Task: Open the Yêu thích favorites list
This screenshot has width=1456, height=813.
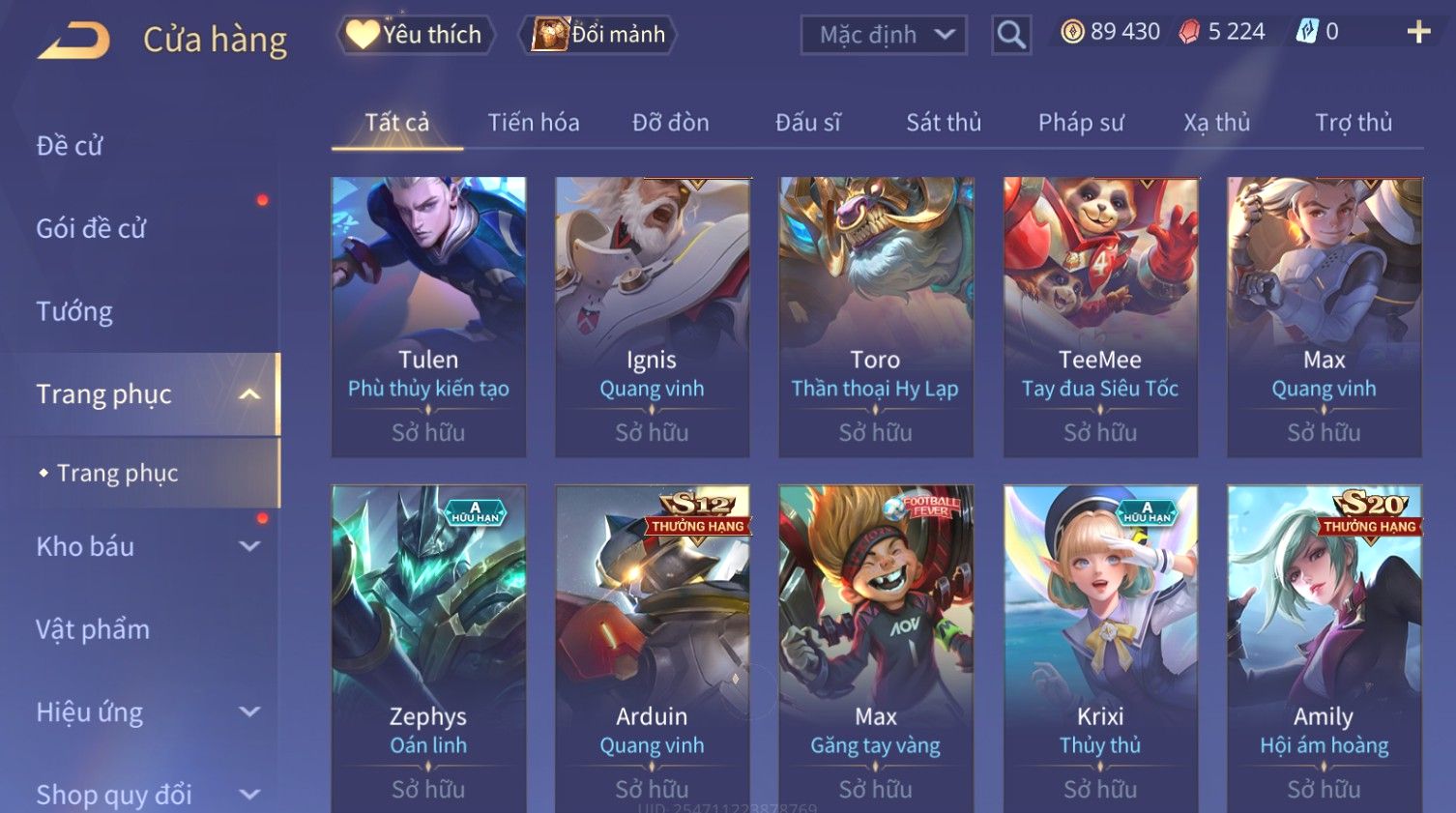Action: [x=416, y=35]
